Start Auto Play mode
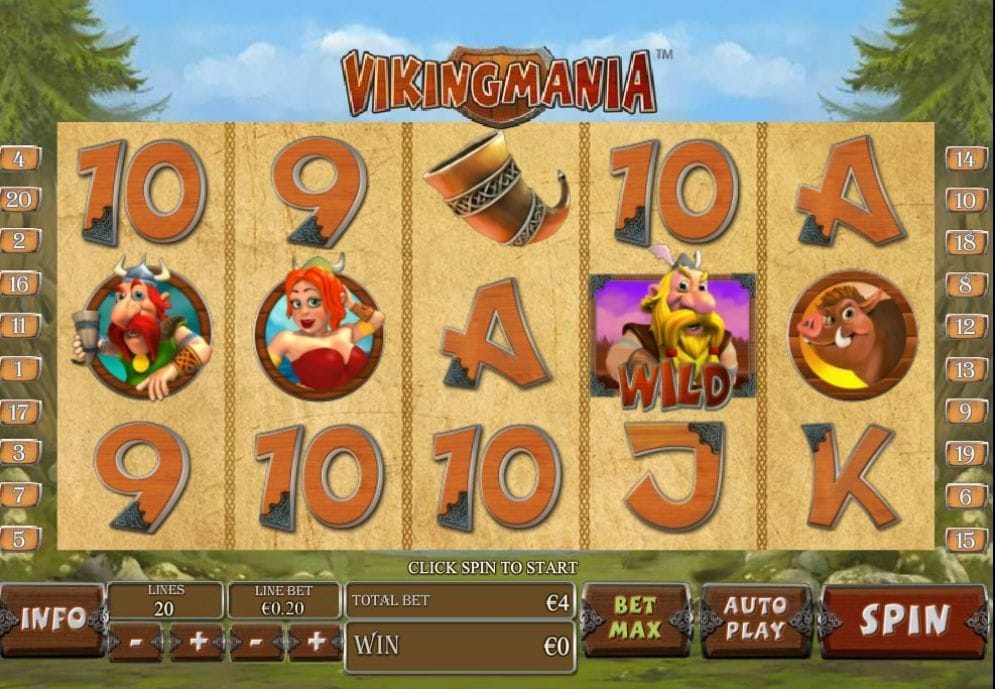995x689 pixels. pyautogui.click(x=755, y=618)
